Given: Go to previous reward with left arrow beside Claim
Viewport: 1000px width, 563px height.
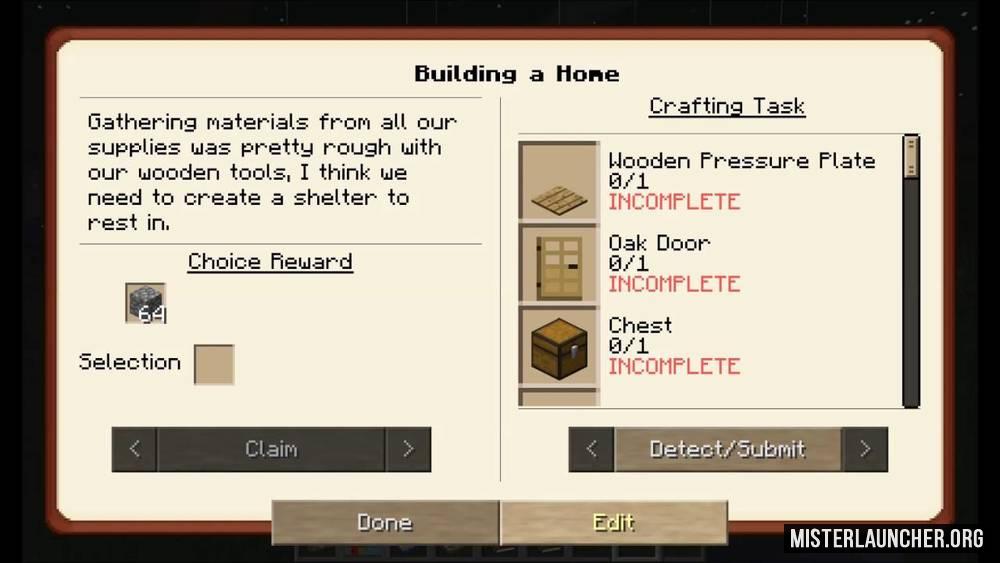Looking at the screenshot, I should [135, 449].
